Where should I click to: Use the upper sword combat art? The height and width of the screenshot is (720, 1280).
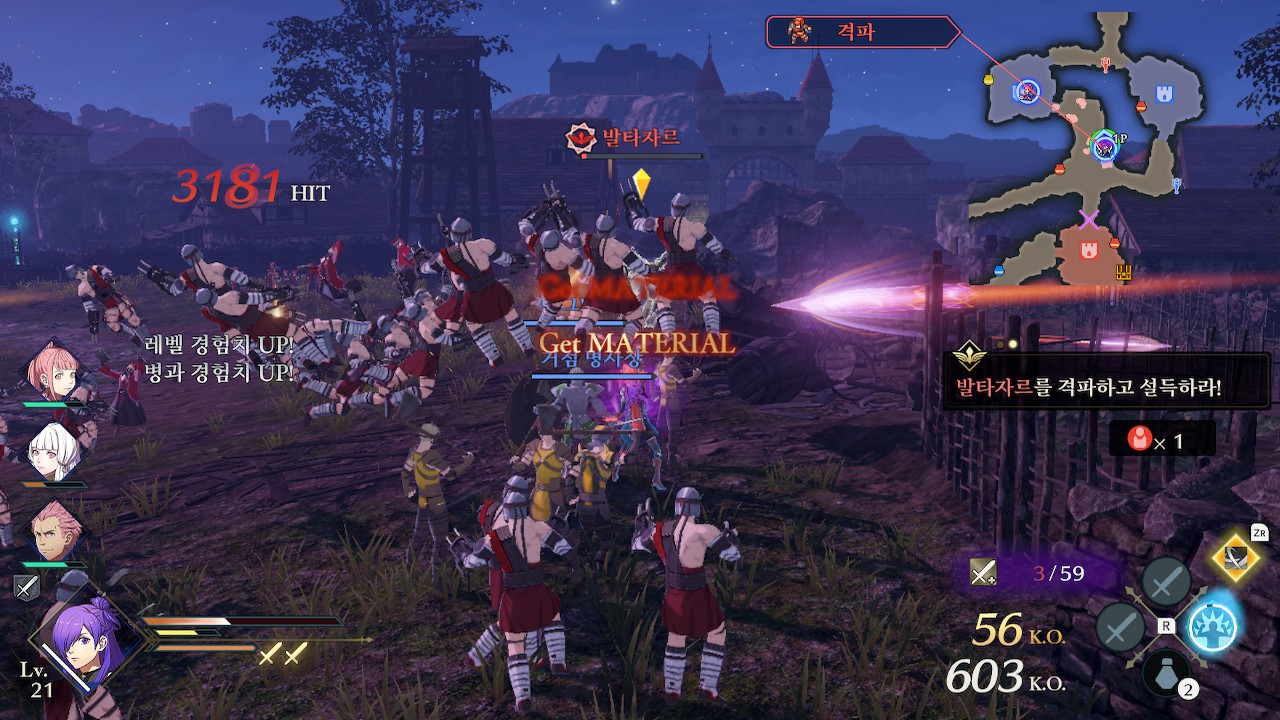coord(1165,582)
